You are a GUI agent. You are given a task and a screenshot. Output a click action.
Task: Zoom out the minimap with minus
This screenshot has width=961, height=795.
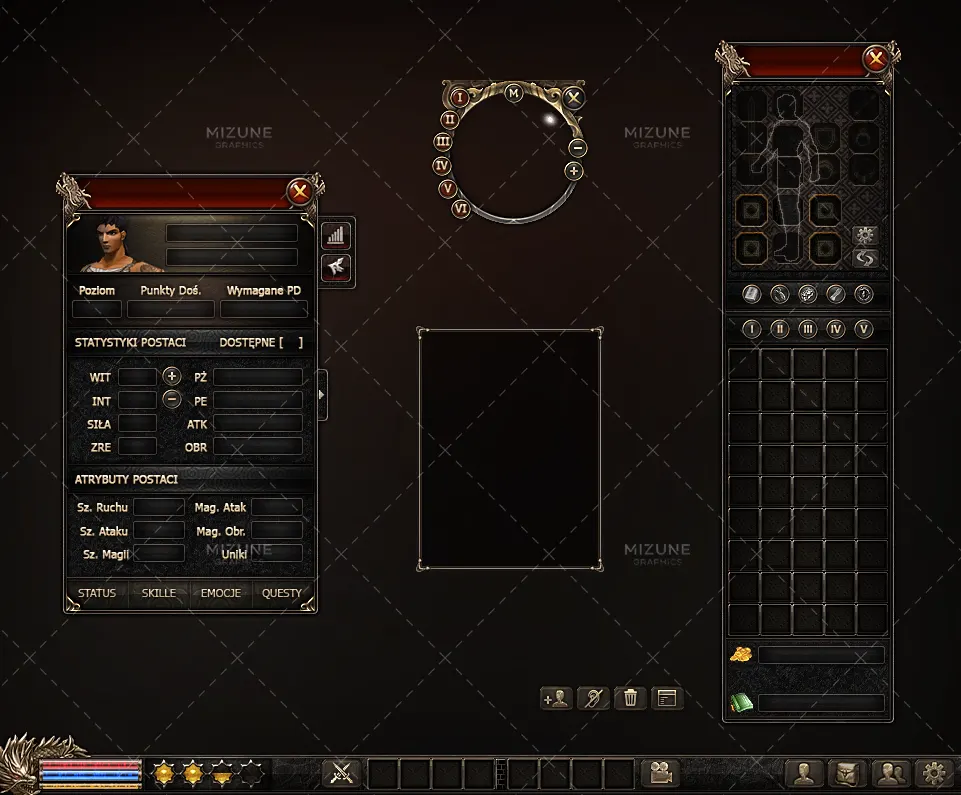coord(577,148)
